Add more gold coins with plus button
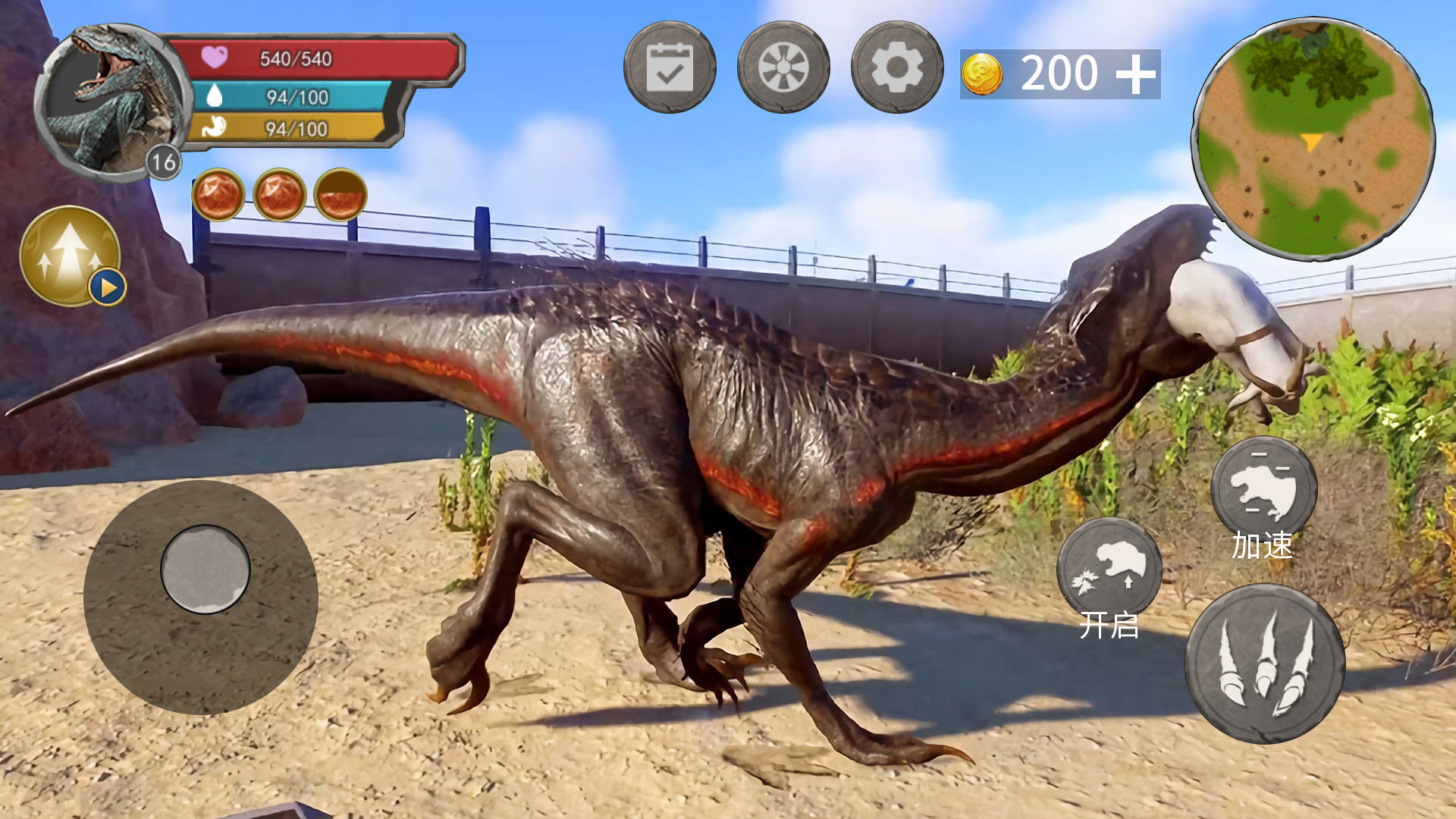The width and height of the screenshot is (1456, 819). [1135, 74]
